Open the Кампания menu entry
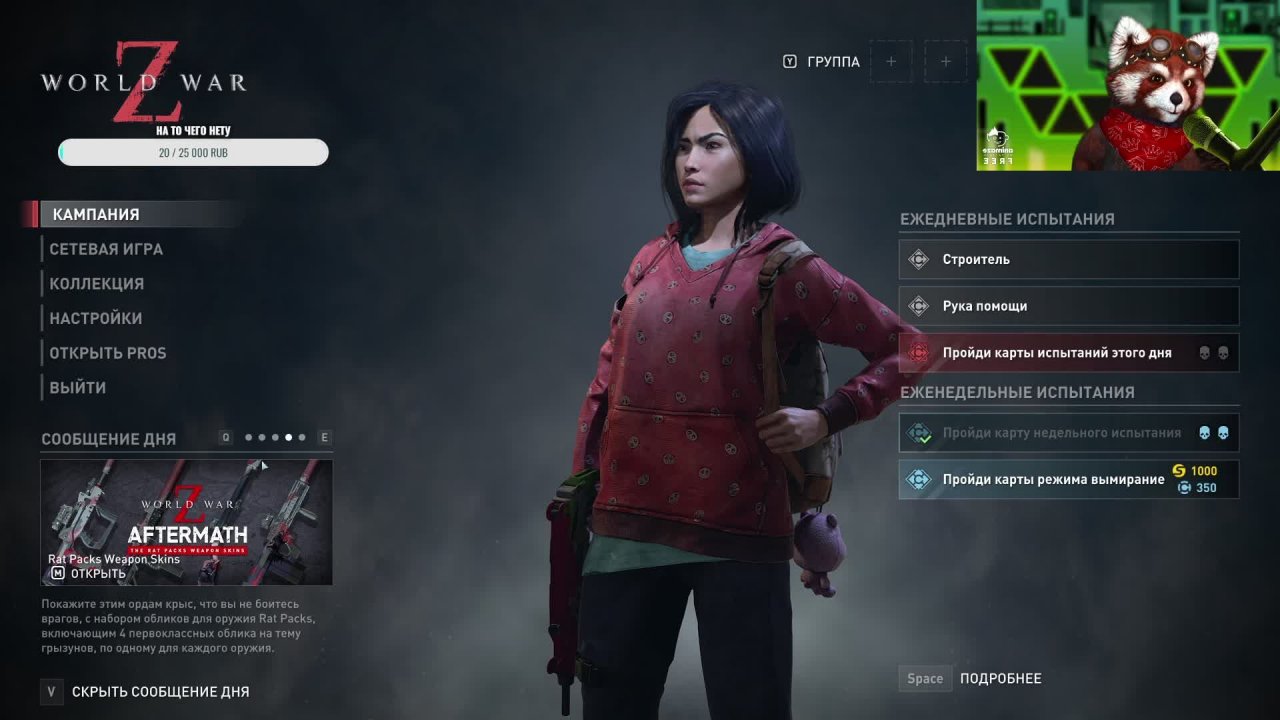 click(x=96, y=214)
